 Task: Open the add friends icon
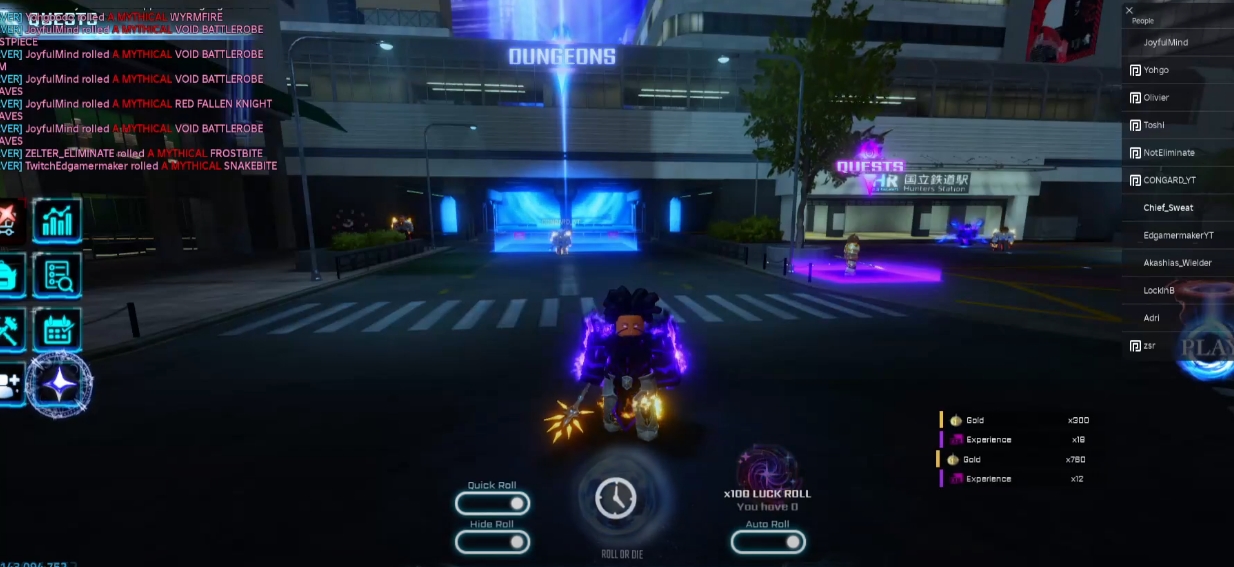point(8,384)
